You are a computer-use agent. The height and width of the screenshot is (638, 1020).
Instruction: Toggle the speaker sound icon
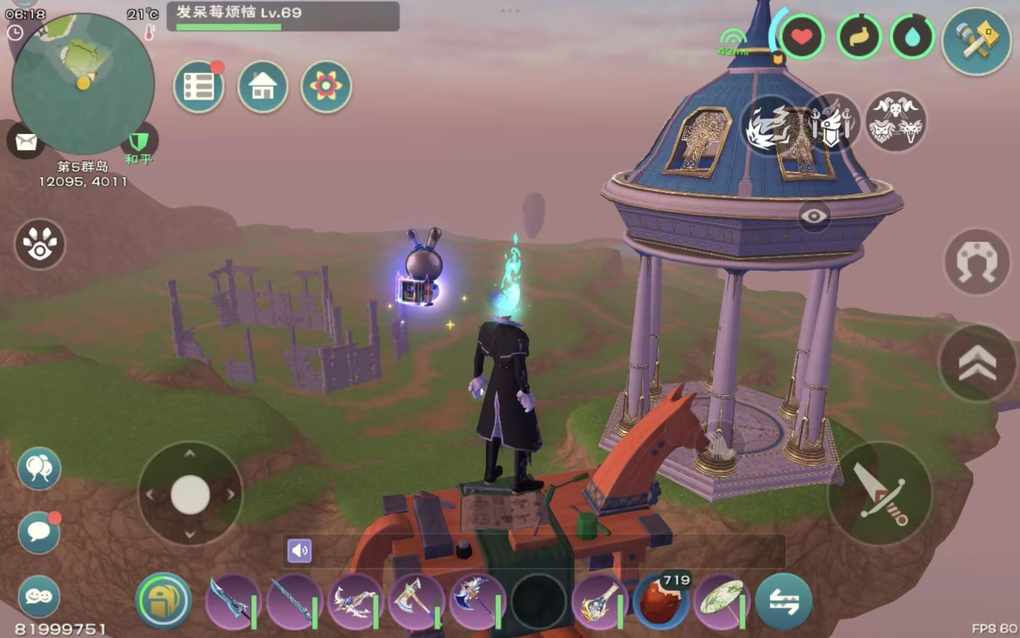(x=299, y=551)
